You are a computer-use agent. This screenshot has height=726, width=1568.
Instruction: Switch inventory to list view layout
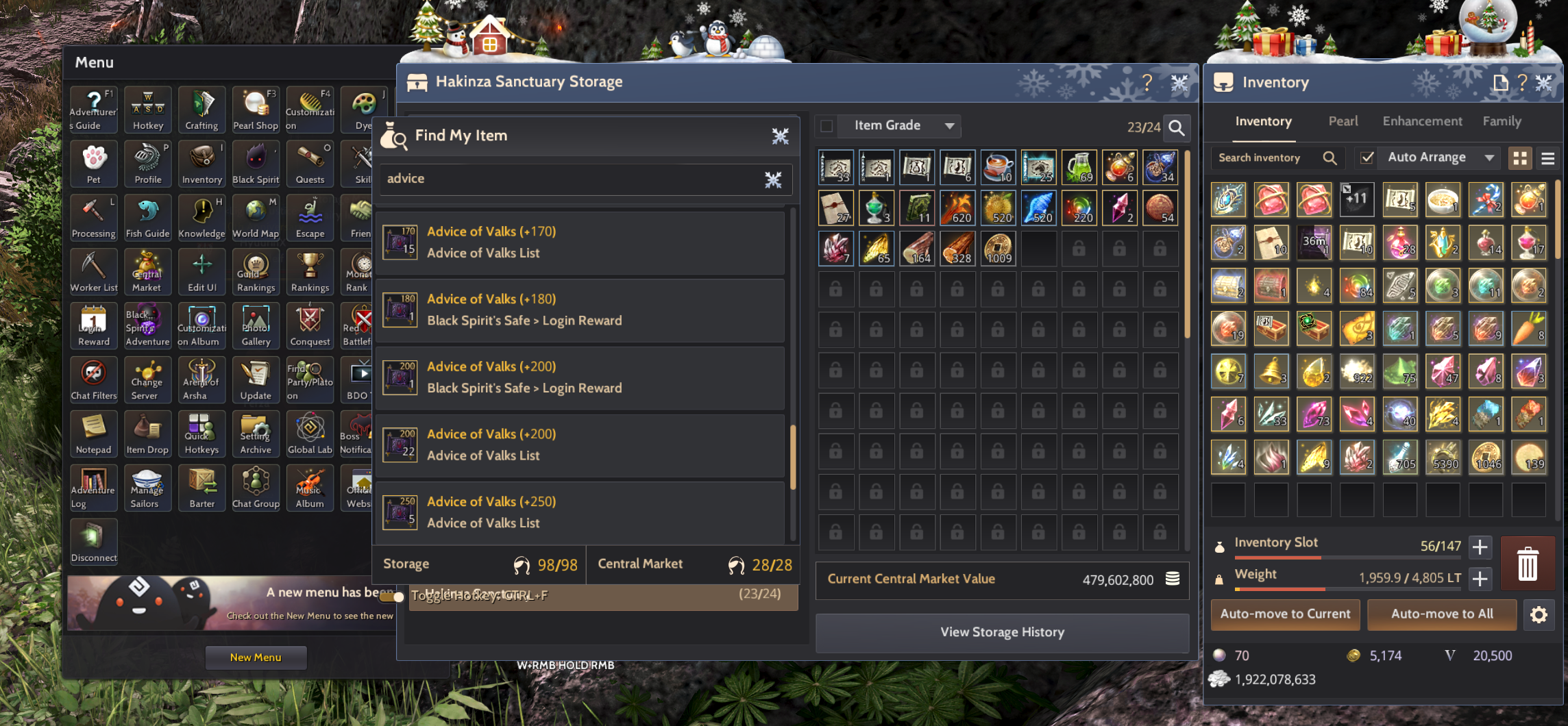1547,158
